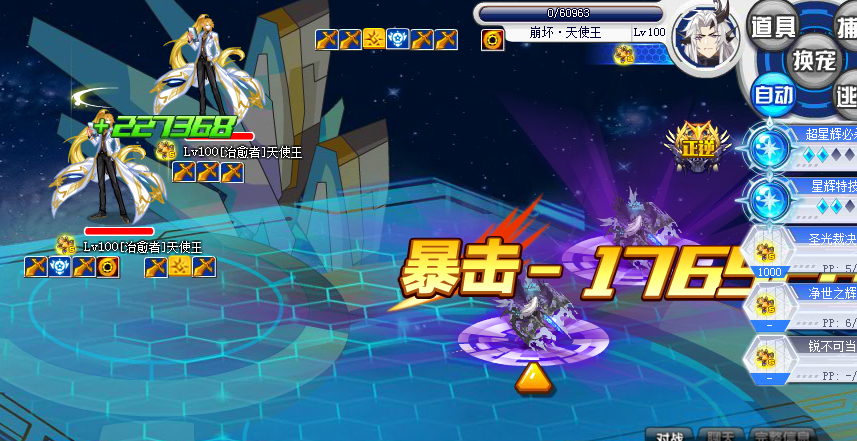Switch to the 对战 battle tab
Viewport: 857px width, 441px height.
[x=669, y=435]
